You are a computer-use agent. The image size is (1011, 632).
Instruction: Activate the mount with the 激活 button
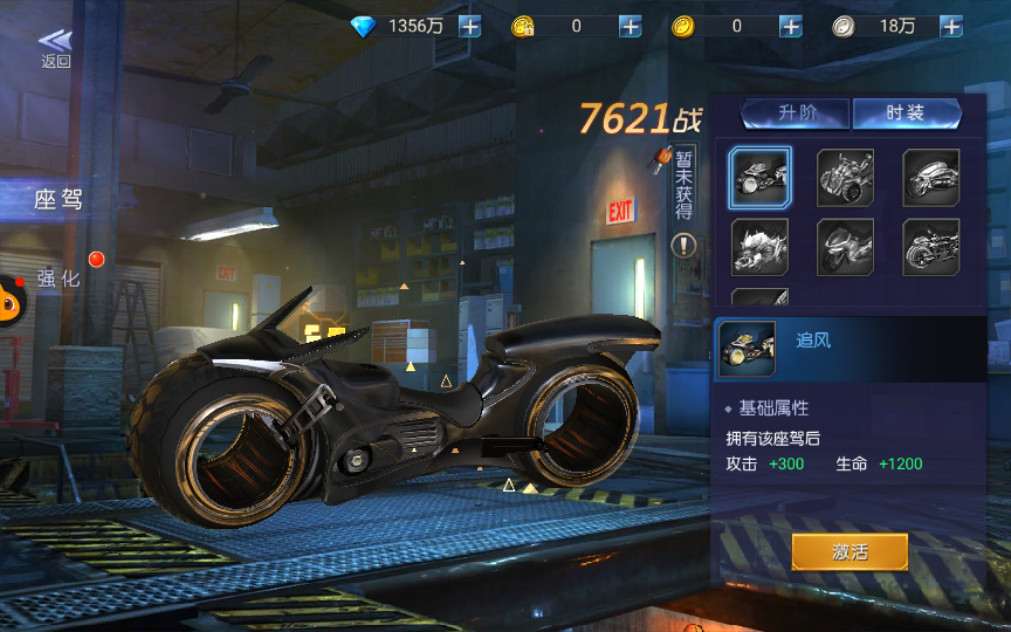coord(849,551)
